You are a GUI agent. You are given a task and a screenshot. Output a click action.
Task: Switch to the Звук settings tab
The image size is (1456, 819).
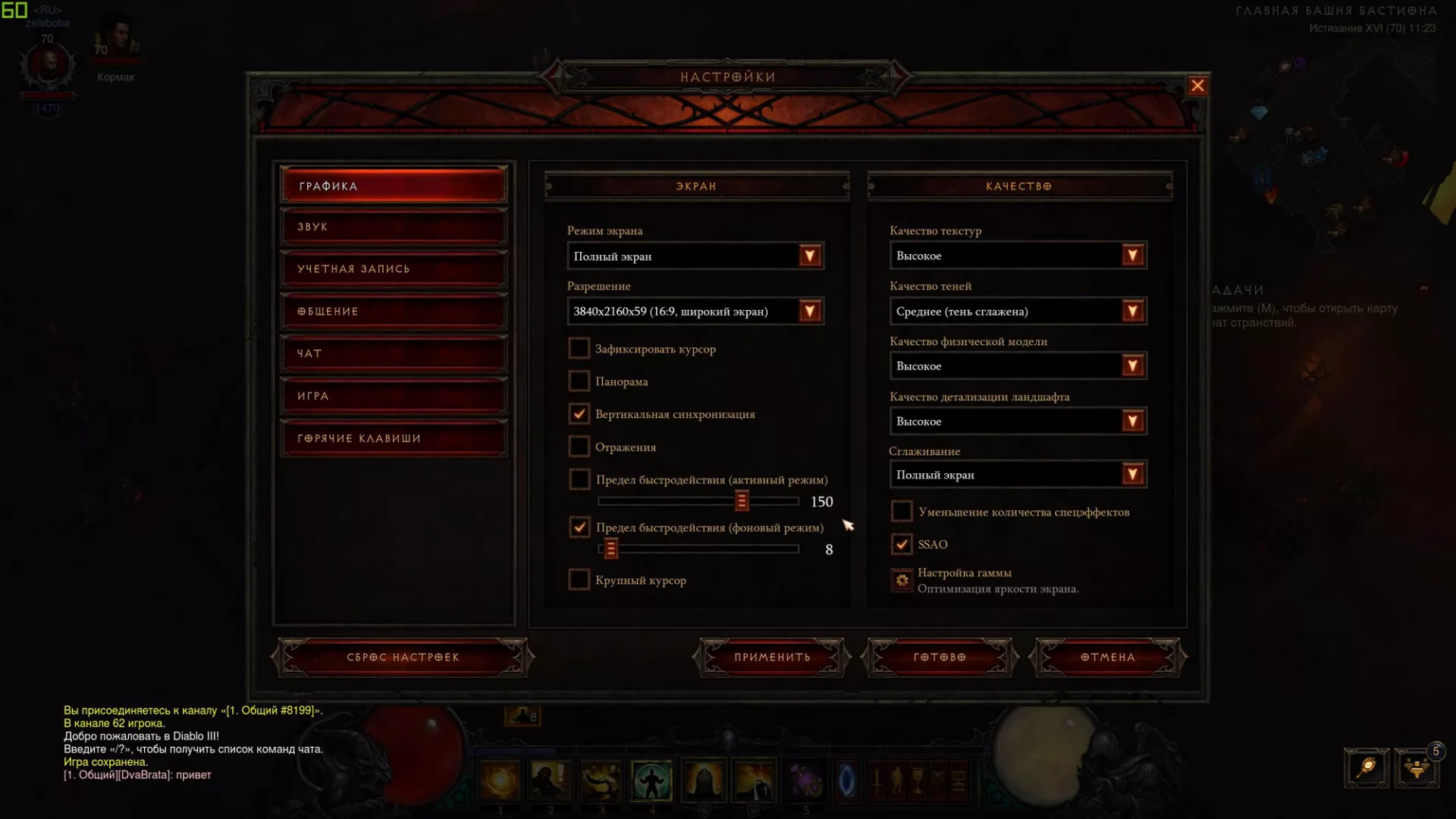click(394, 227)
